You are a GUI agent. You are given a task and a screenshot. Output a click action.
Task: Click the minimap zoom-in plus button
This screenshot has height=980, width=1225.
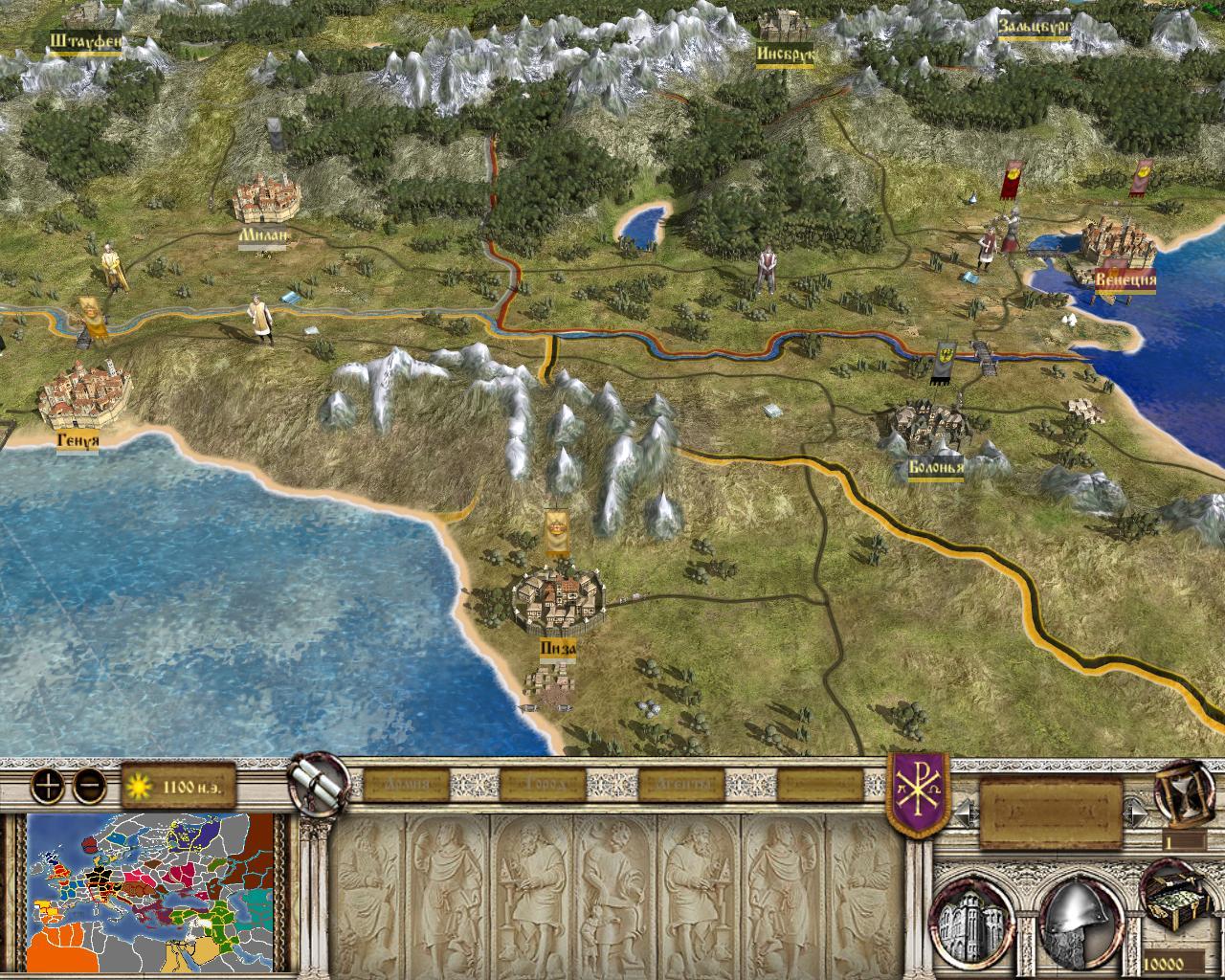tap(48, 787)
